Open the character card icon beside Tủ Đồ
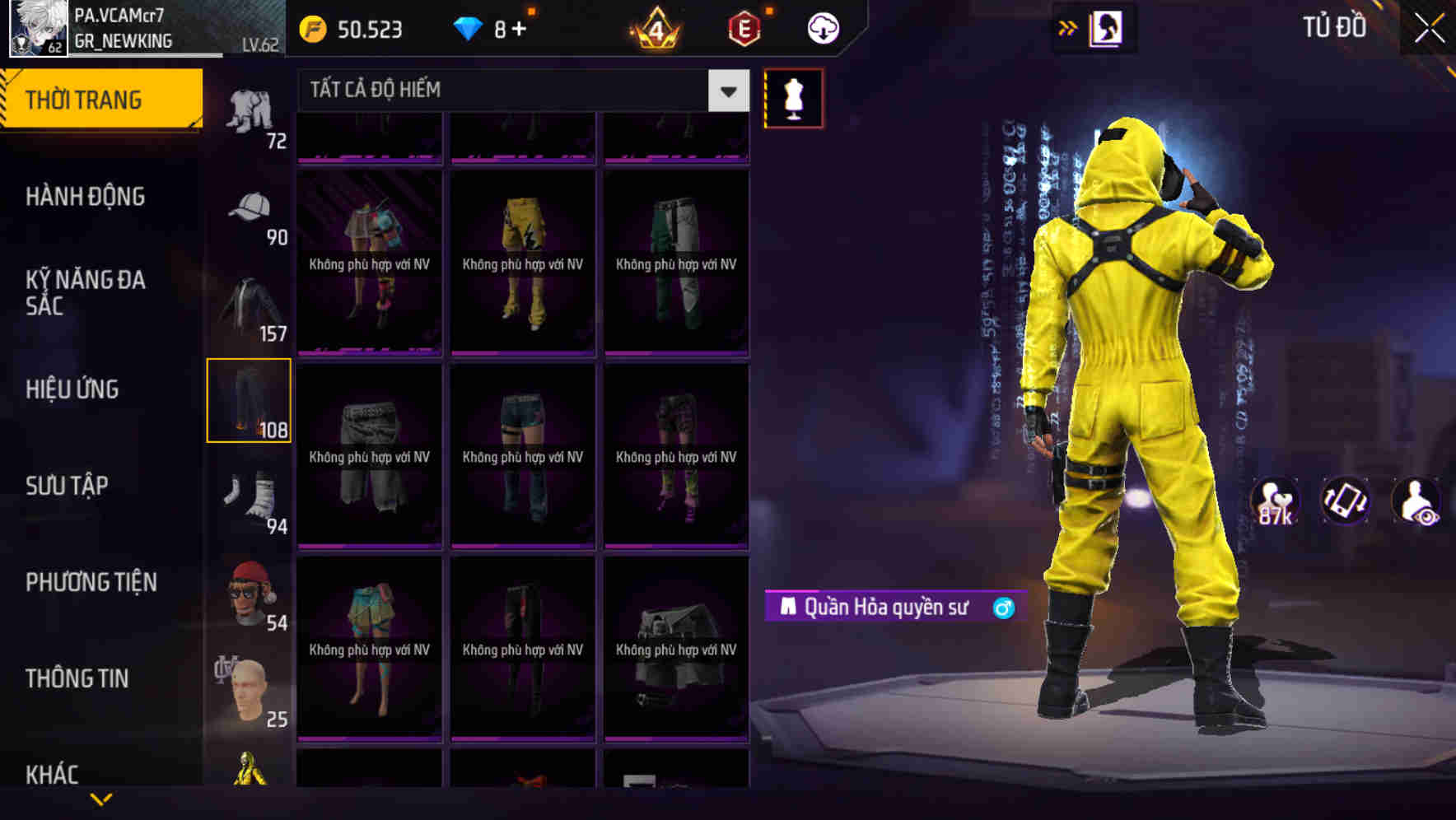Screen dimensions: 1456x820 [1107, 26]
